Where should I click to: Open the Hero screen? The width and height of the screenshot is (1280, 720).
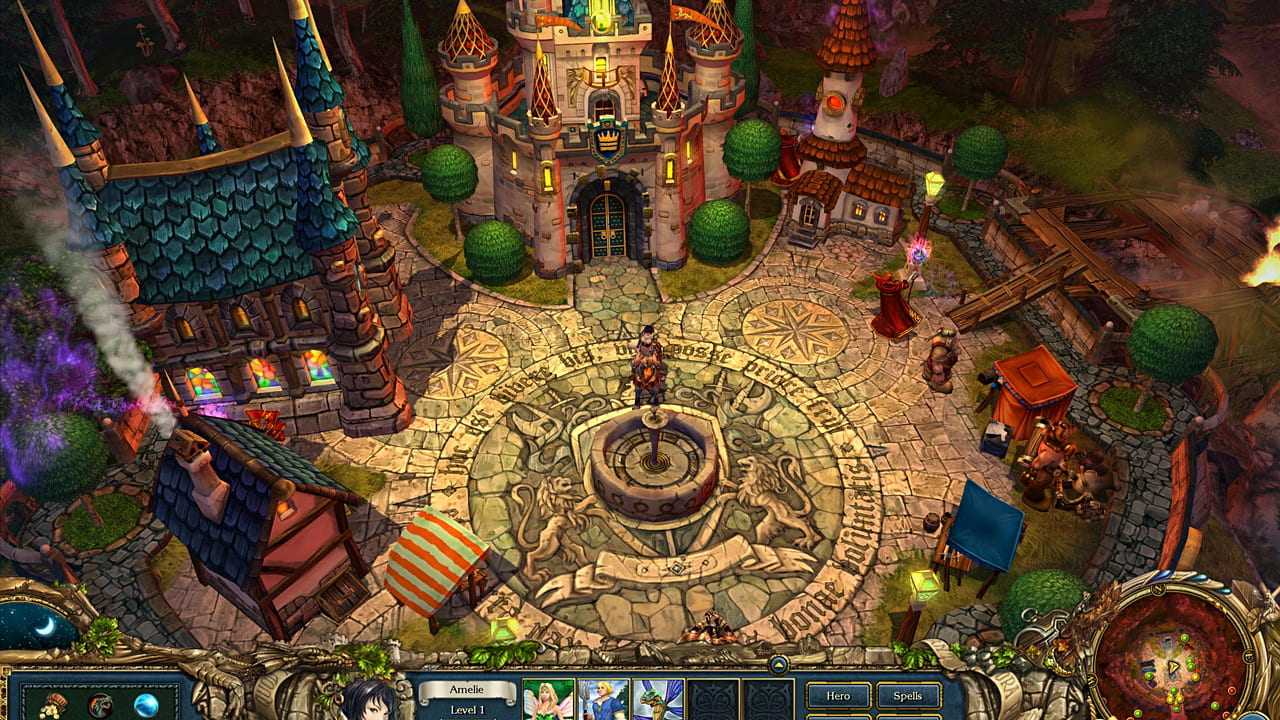coord(838,696)
